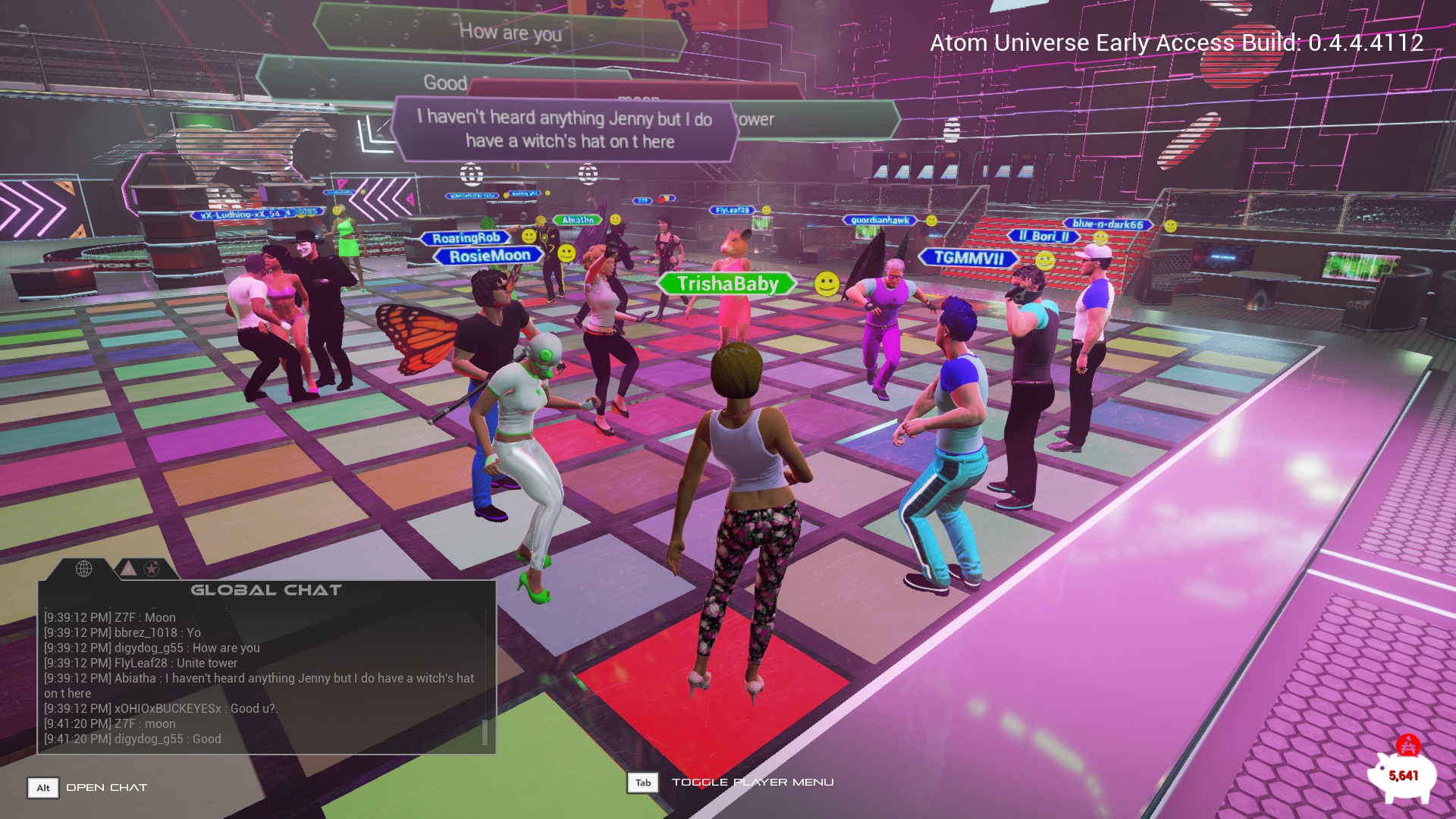Open the piggy bank currency icon
The height and width of the screenshot is (819, 1456).
point(1401,774)
